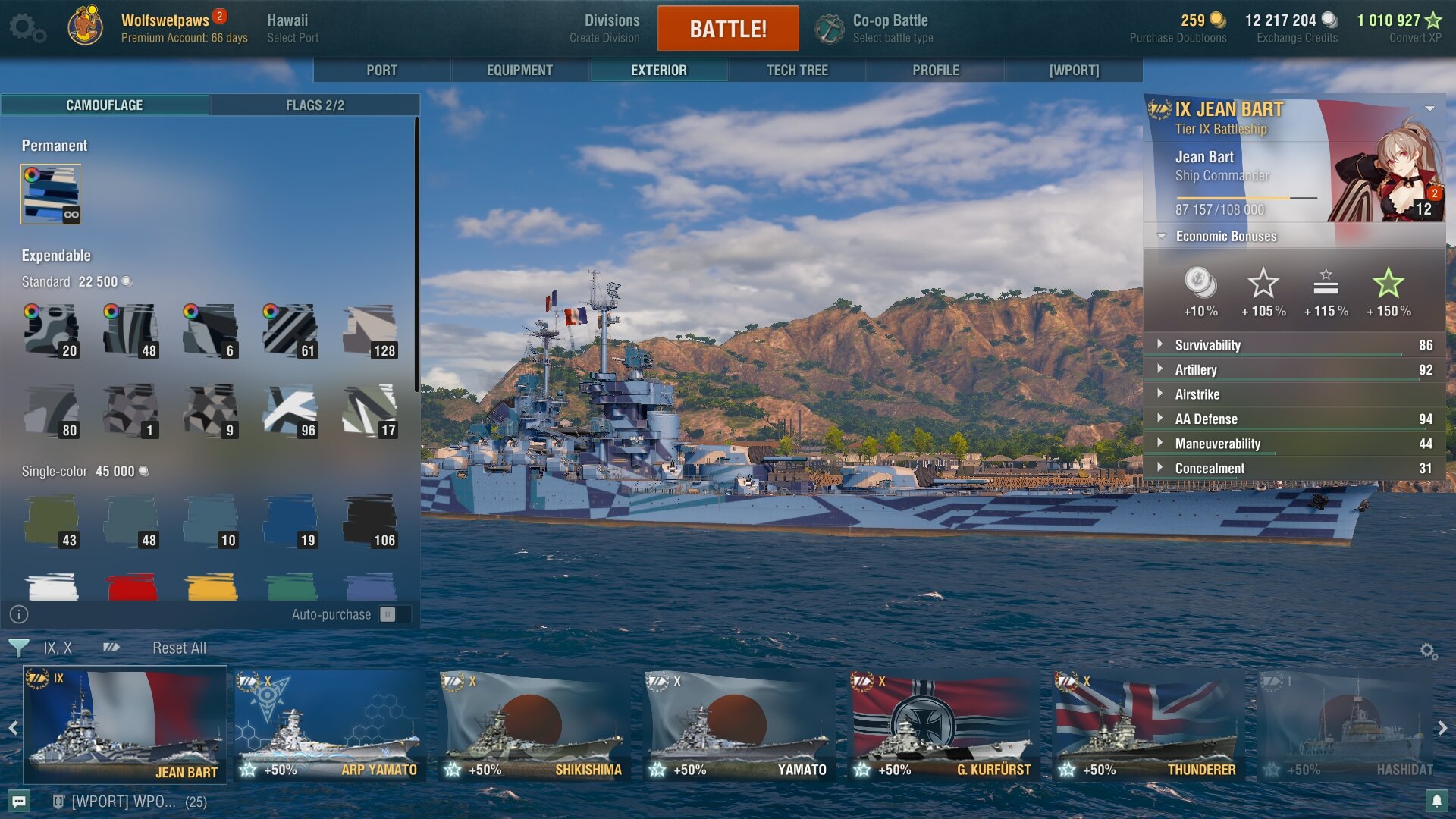Switch to the FLAGS 2/2 tab

tap(315, 105)
